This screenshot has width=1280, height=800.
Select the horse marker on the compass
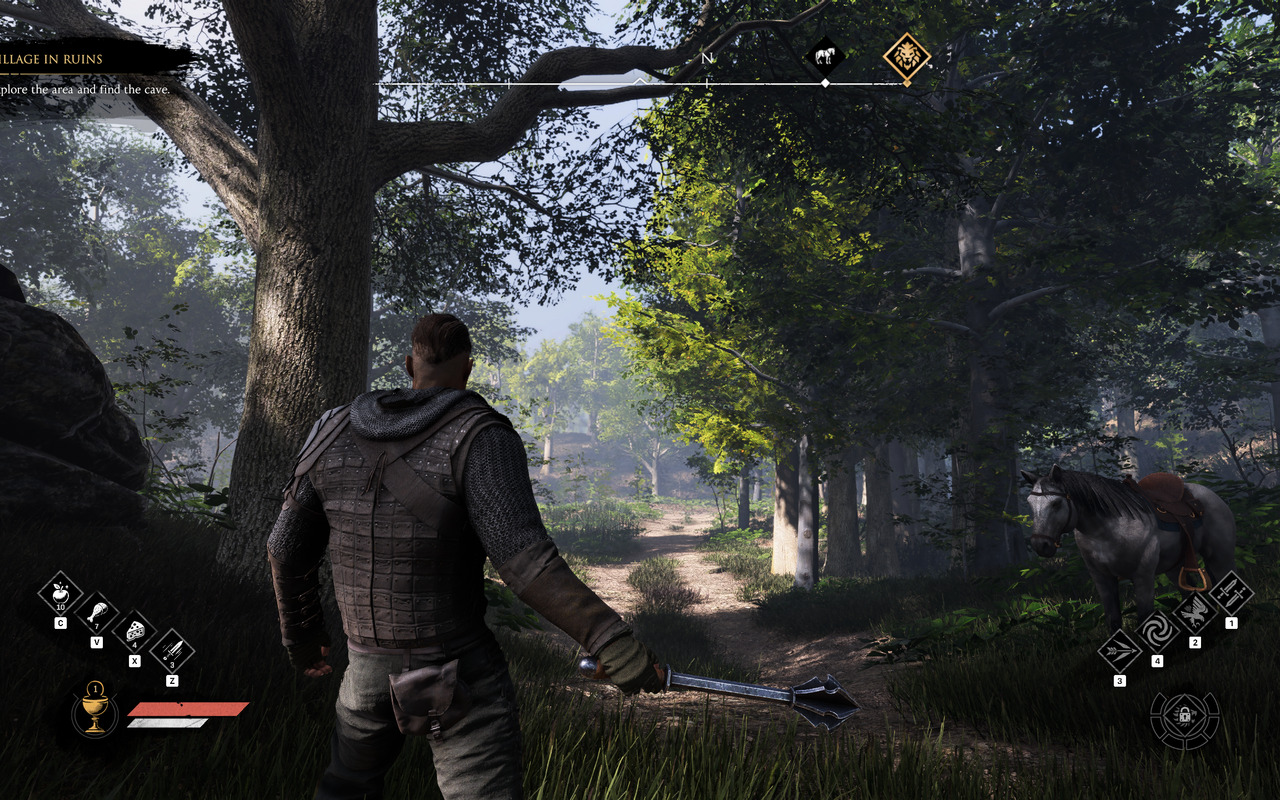click(x=825, y=54)
